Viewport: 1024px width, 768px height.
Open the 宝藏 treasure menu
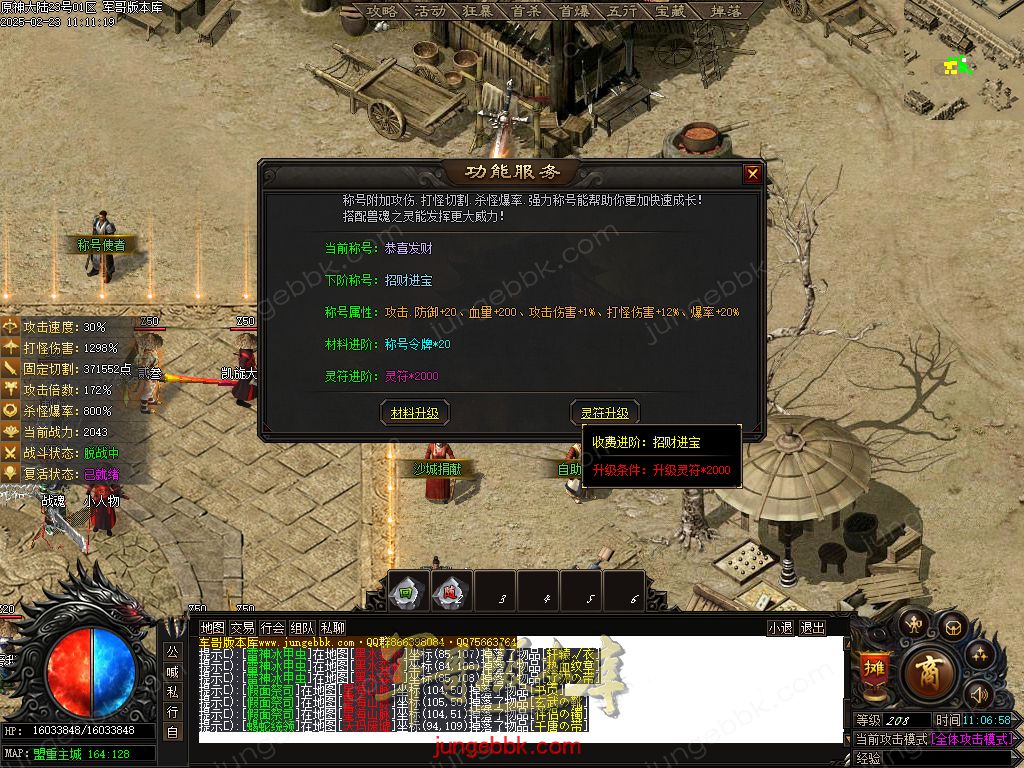click(x=669, y=11)
